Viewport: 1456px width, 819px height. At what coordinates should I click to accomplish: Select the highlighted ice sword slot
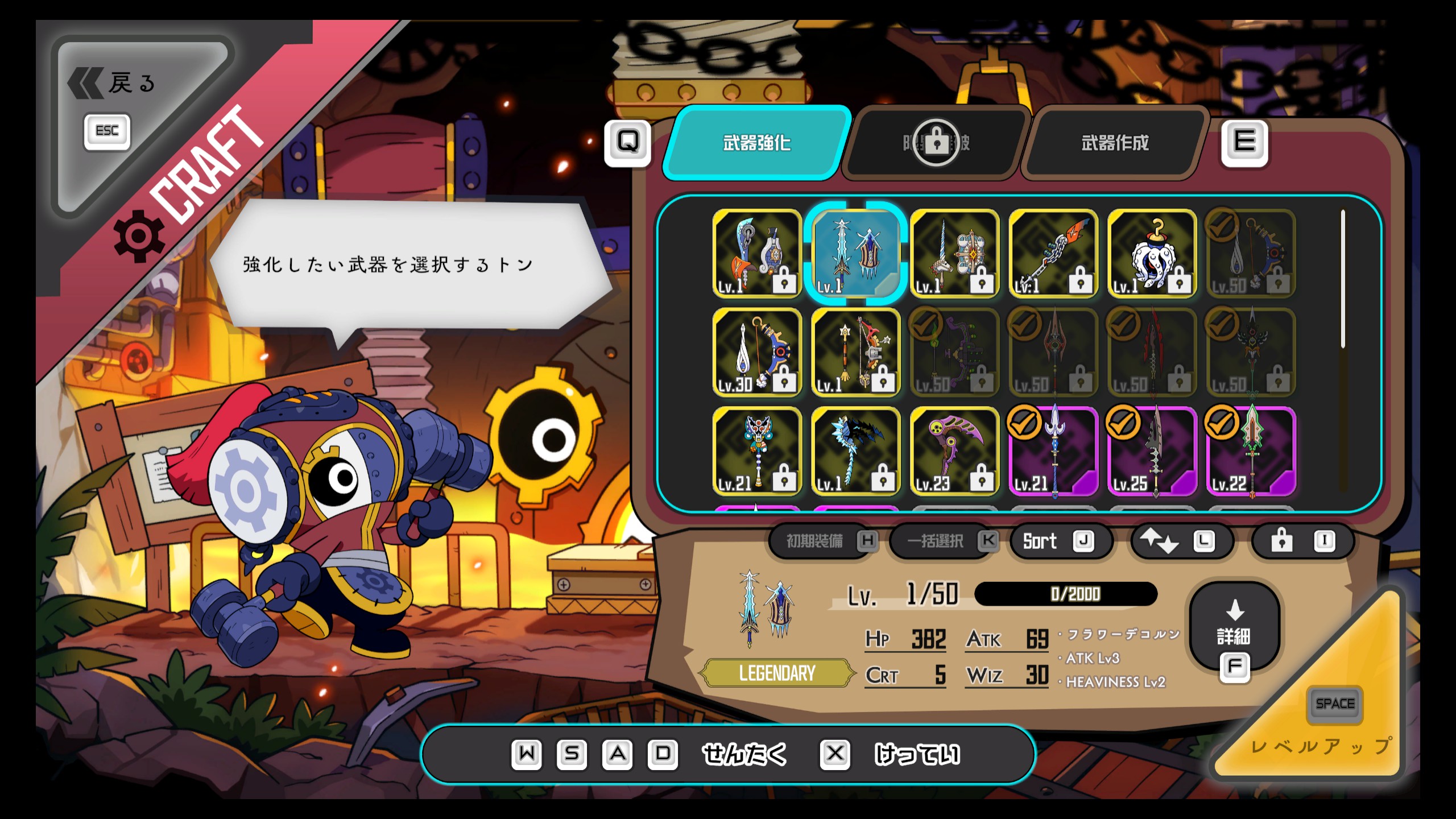click(x=855, y=254)
